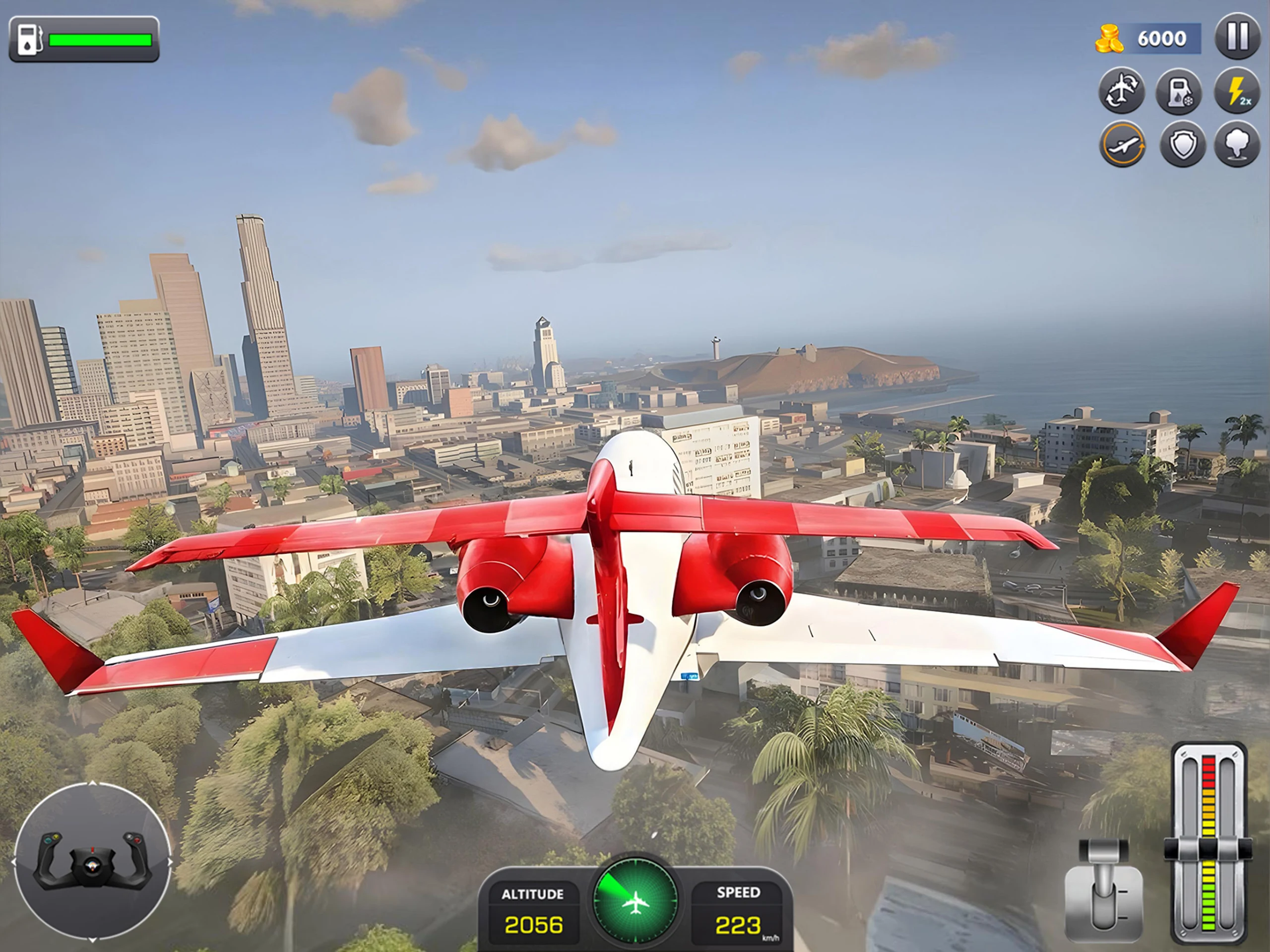Image resolution: width=1270 pixels, height=952 pixels.
Task: Click the steering yoke control
Action: coord(92,861)
